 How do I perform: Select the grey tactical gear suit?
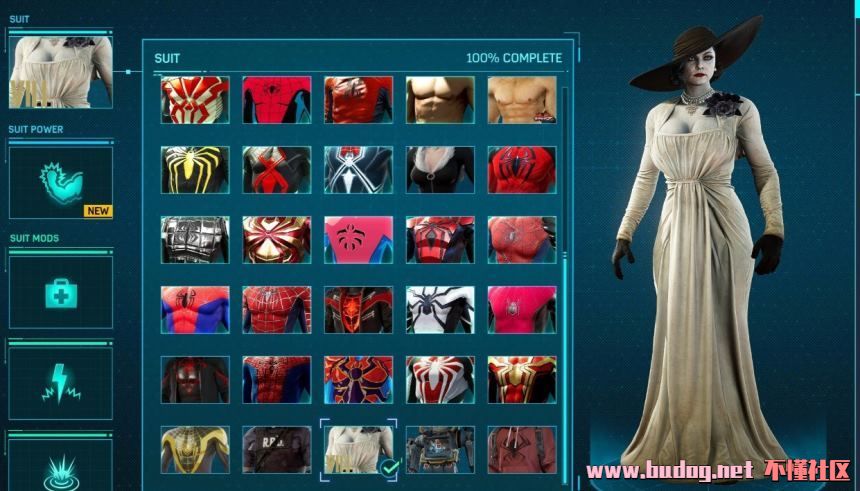(x=440, y=450)
